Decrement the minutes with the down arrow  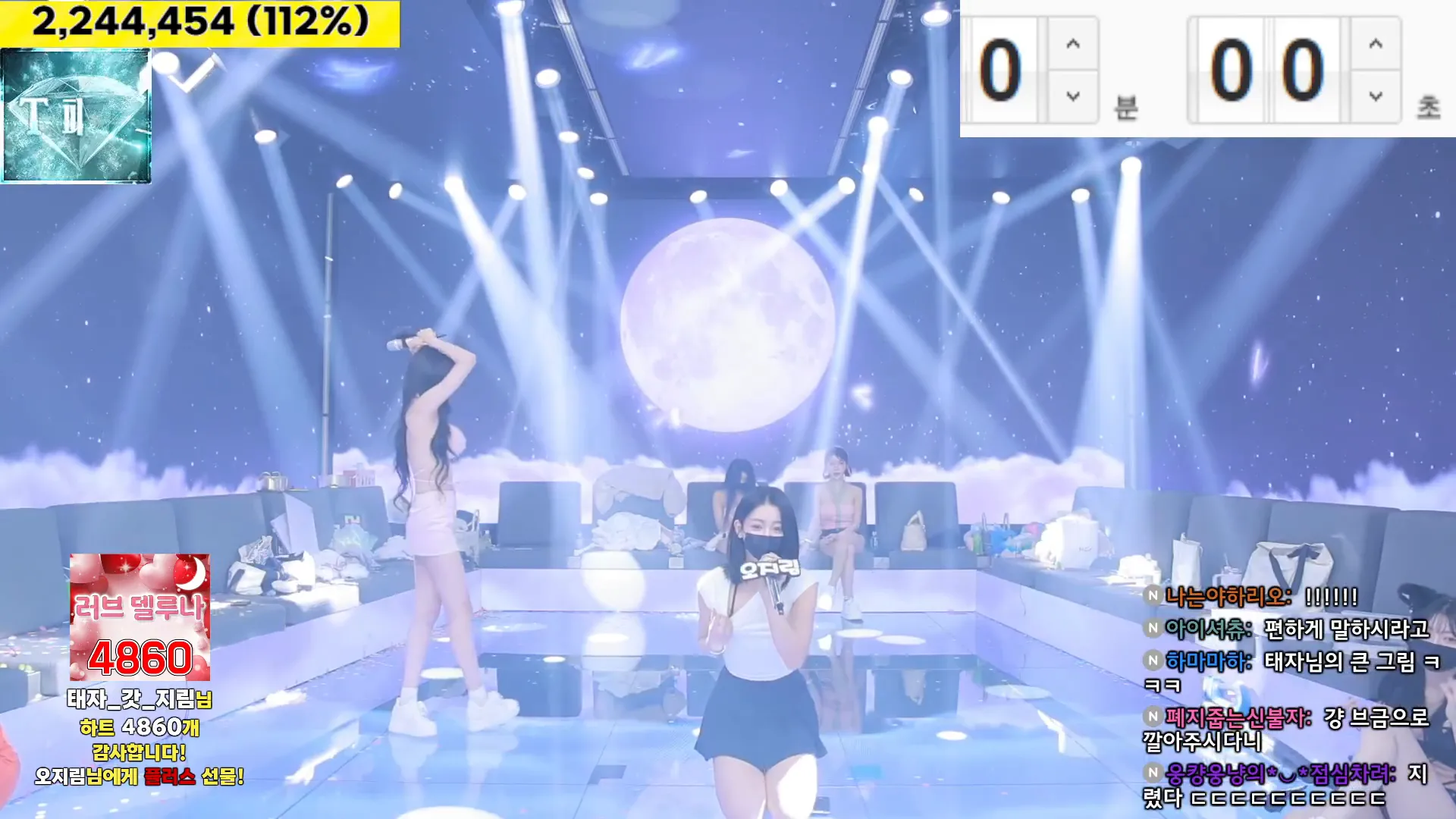coord(1071,96)
